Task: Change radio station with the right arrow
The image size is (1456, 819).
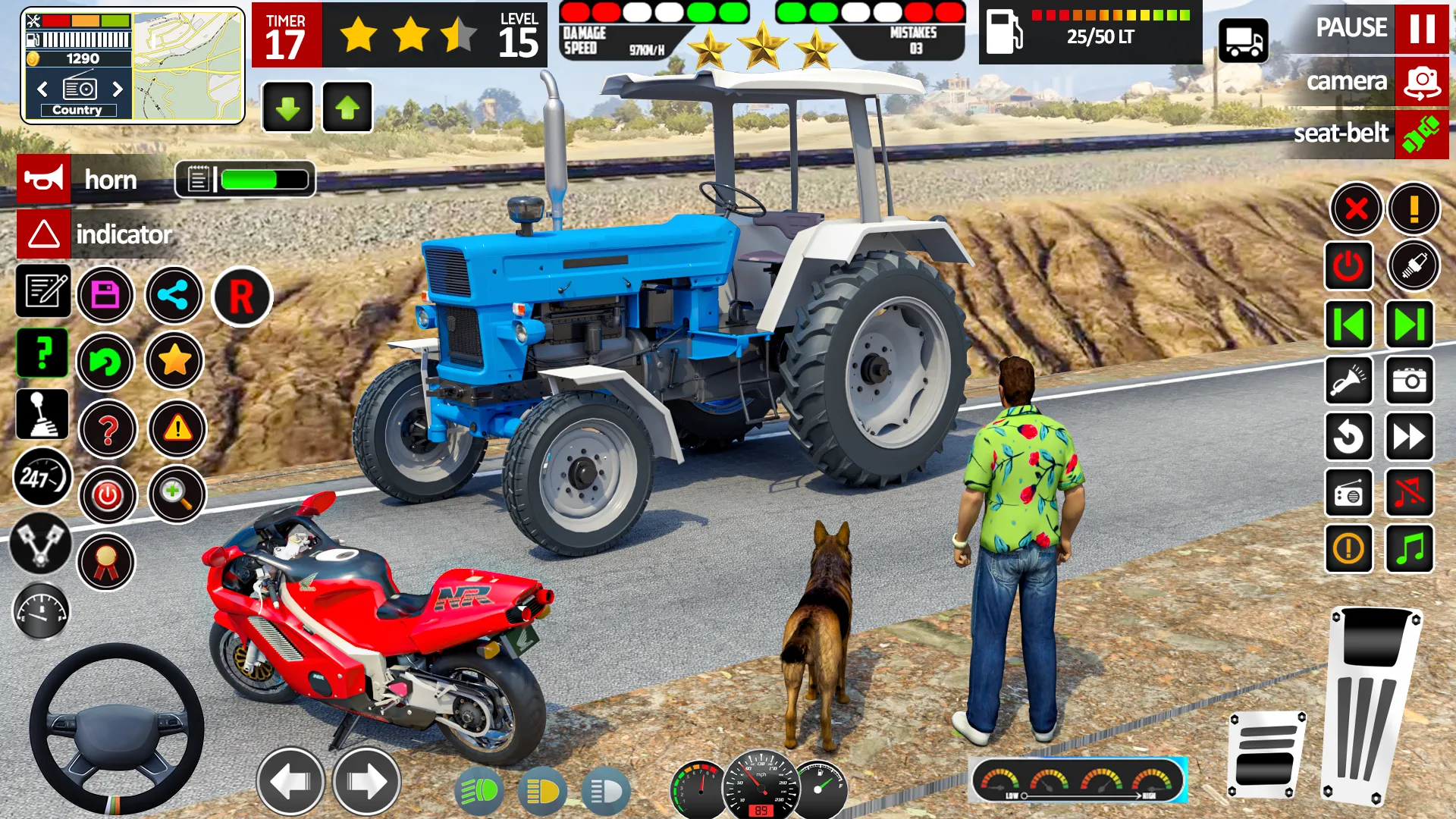Action: click(118, 89)
